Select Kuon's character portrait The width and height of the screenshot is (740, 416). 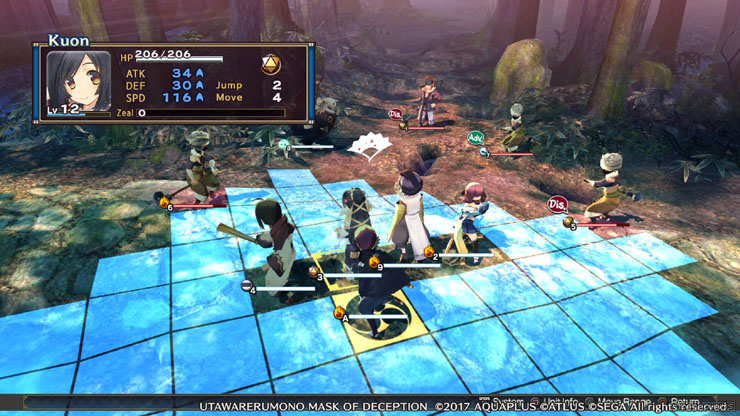coord(78,84)
